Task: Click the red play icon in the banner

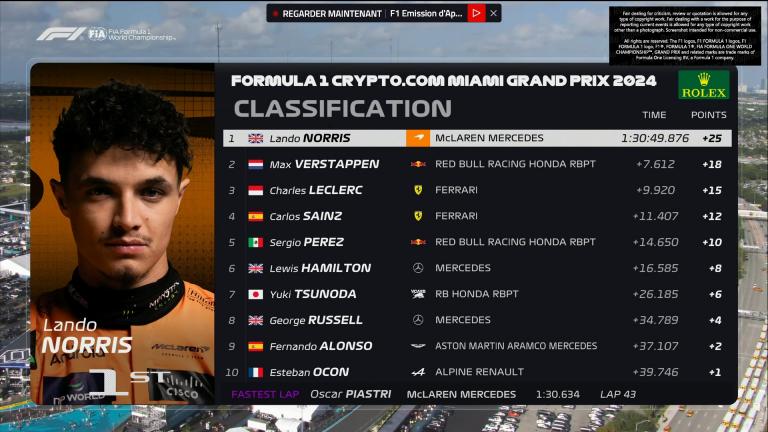Action: 476,13
